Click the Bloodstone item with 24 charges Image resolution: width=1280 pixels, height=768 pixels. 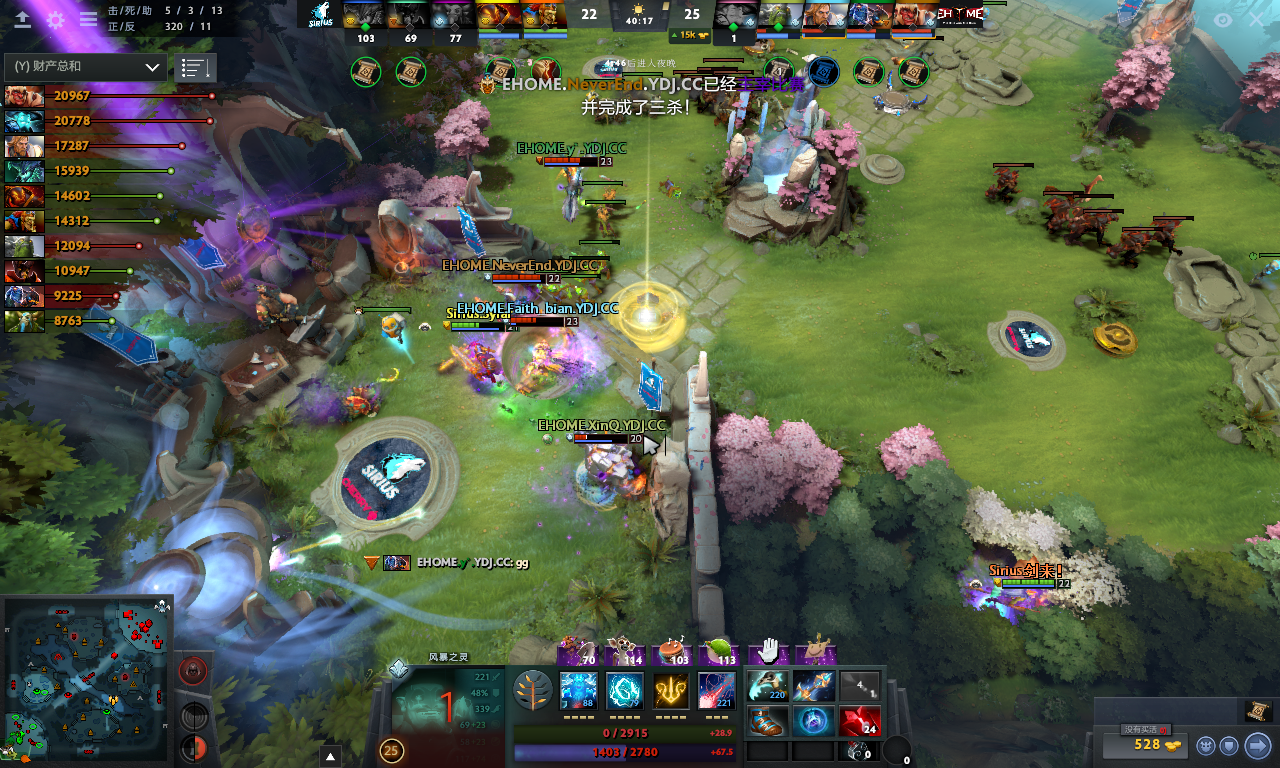point(860,722)
